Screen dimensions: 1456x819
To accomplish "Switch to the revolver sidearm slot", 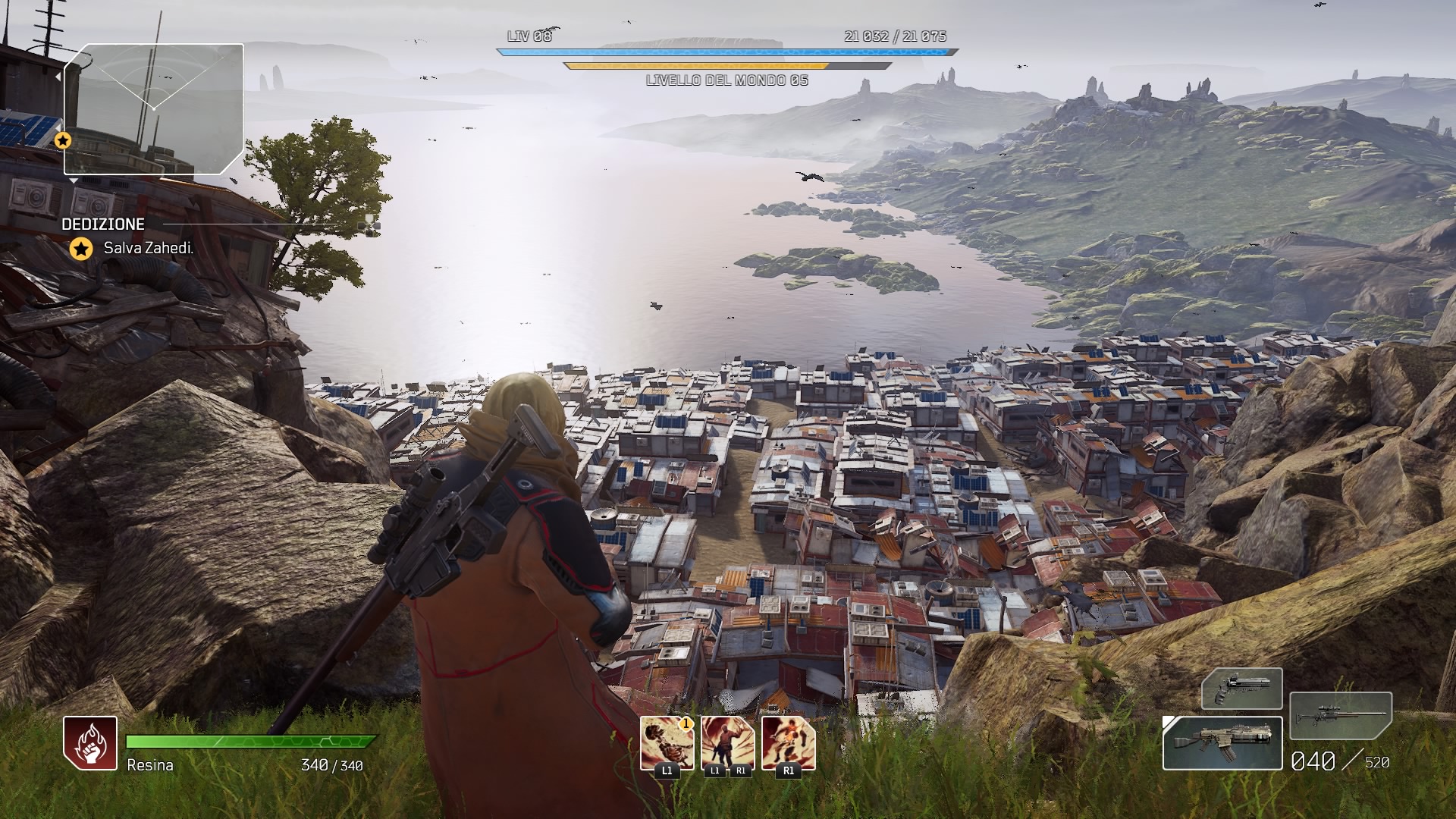I will (x=1241, y=689).
